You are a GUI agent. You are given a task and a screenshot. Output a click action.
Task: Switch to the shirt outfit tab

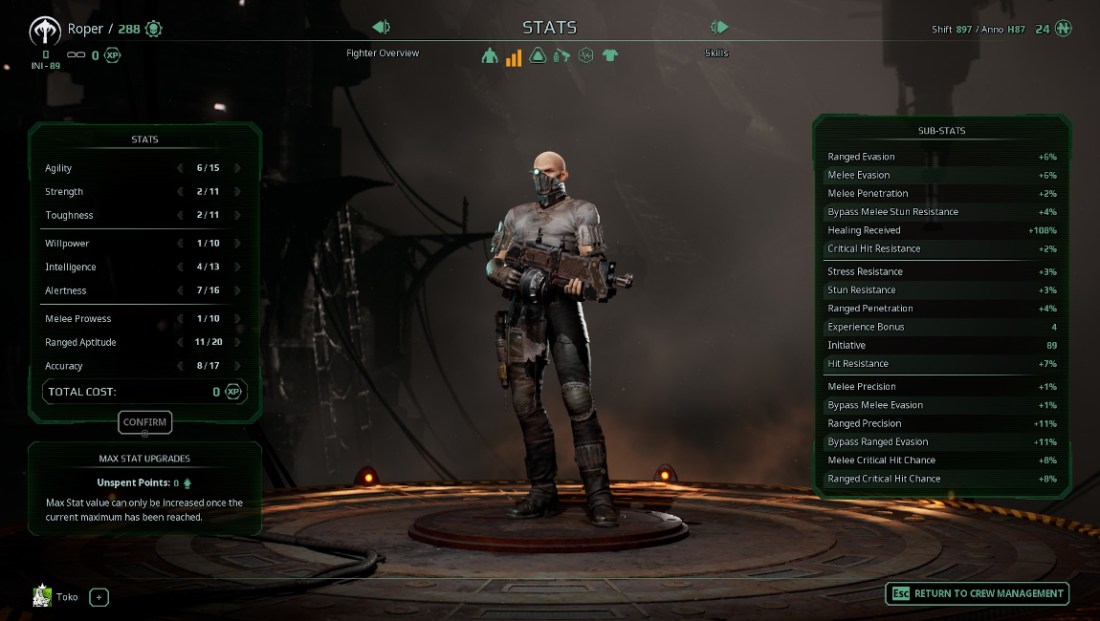coord(610,56)
